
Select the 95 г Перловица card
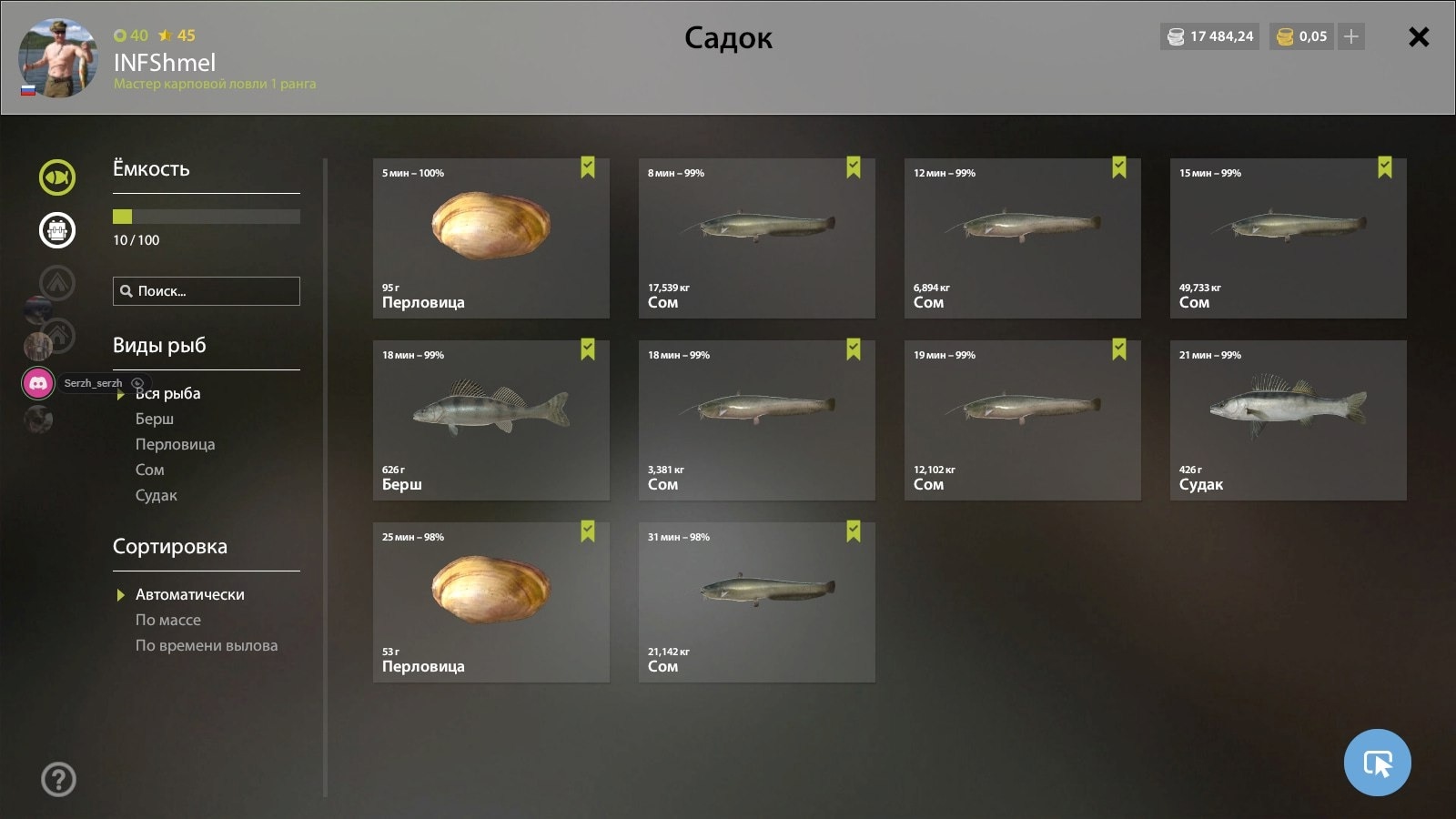point(490,238)
